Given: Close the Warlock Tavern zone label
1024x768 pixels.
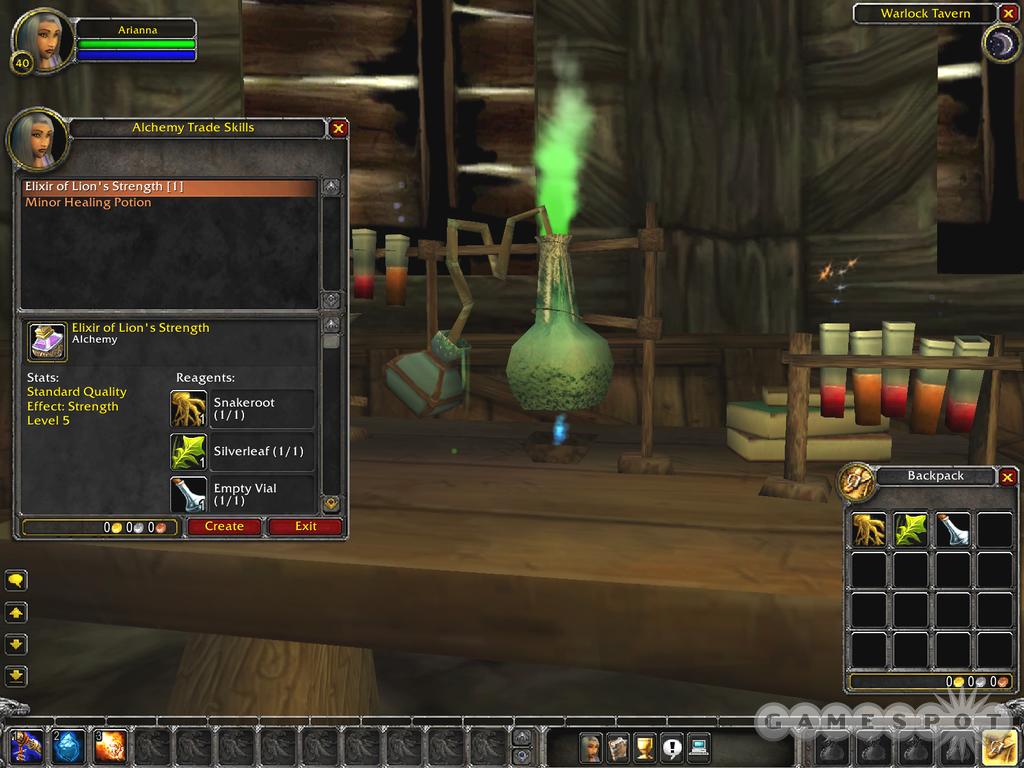Looking at the screenshot, I should [x=1007, y=14].
